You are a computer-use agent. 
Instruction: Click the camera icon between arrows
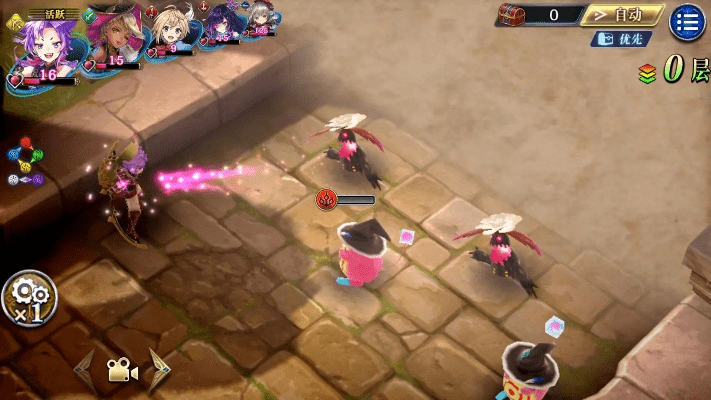122,370
